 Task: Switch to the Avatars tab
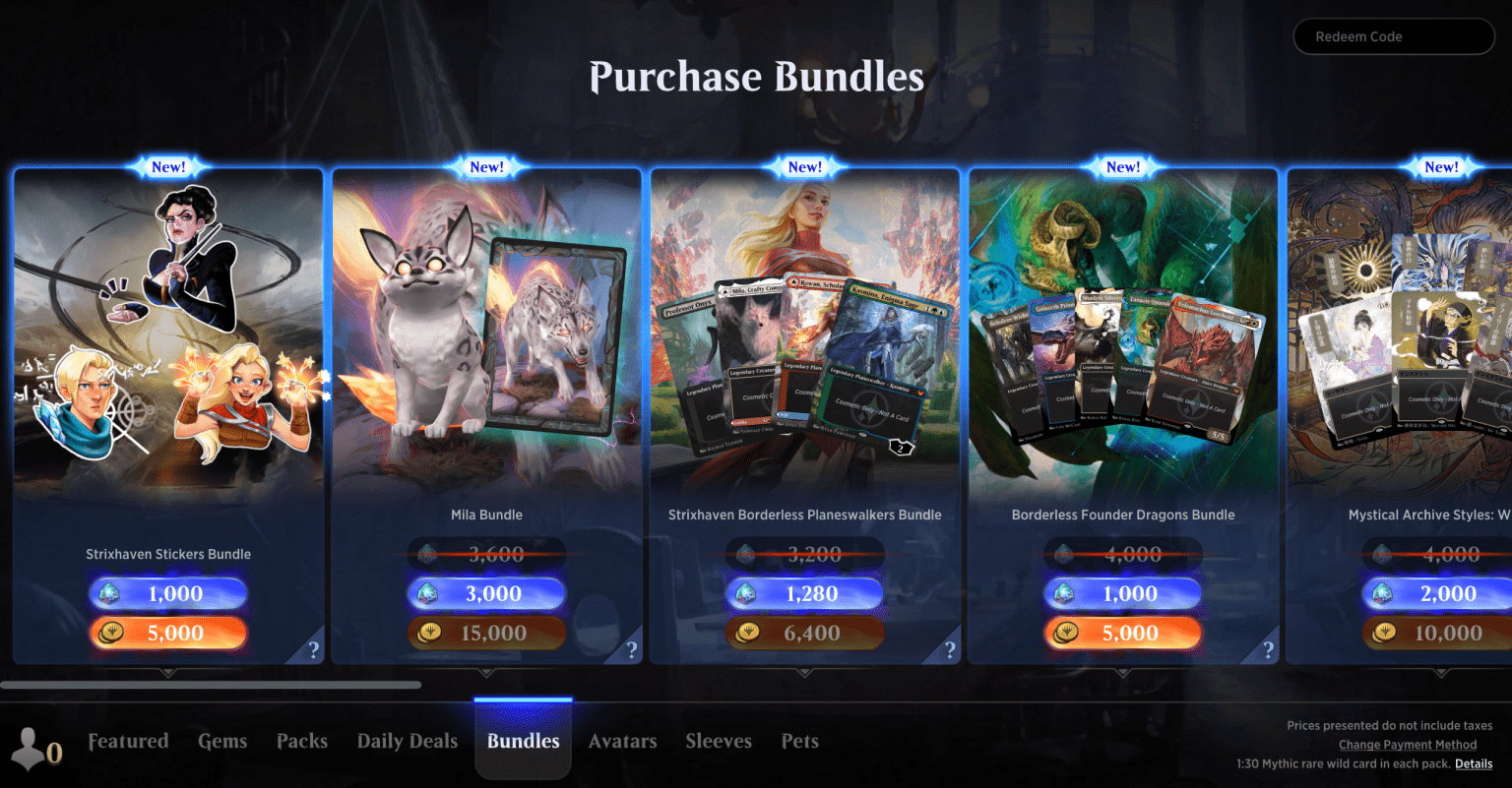click(622, 741)
